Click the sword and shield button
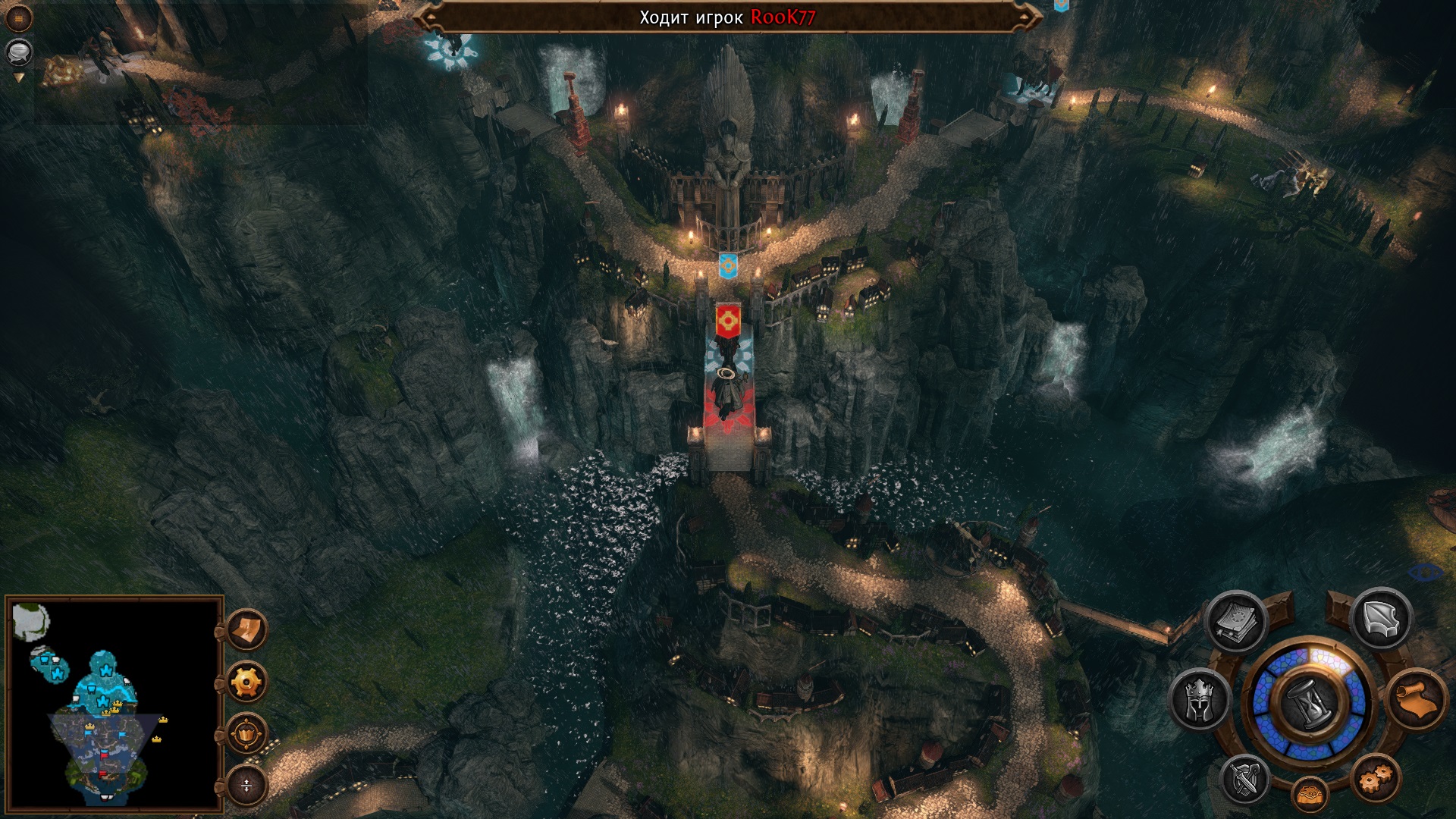The width and height of the screenshot is (1456, 819). tap(1244, 780)
